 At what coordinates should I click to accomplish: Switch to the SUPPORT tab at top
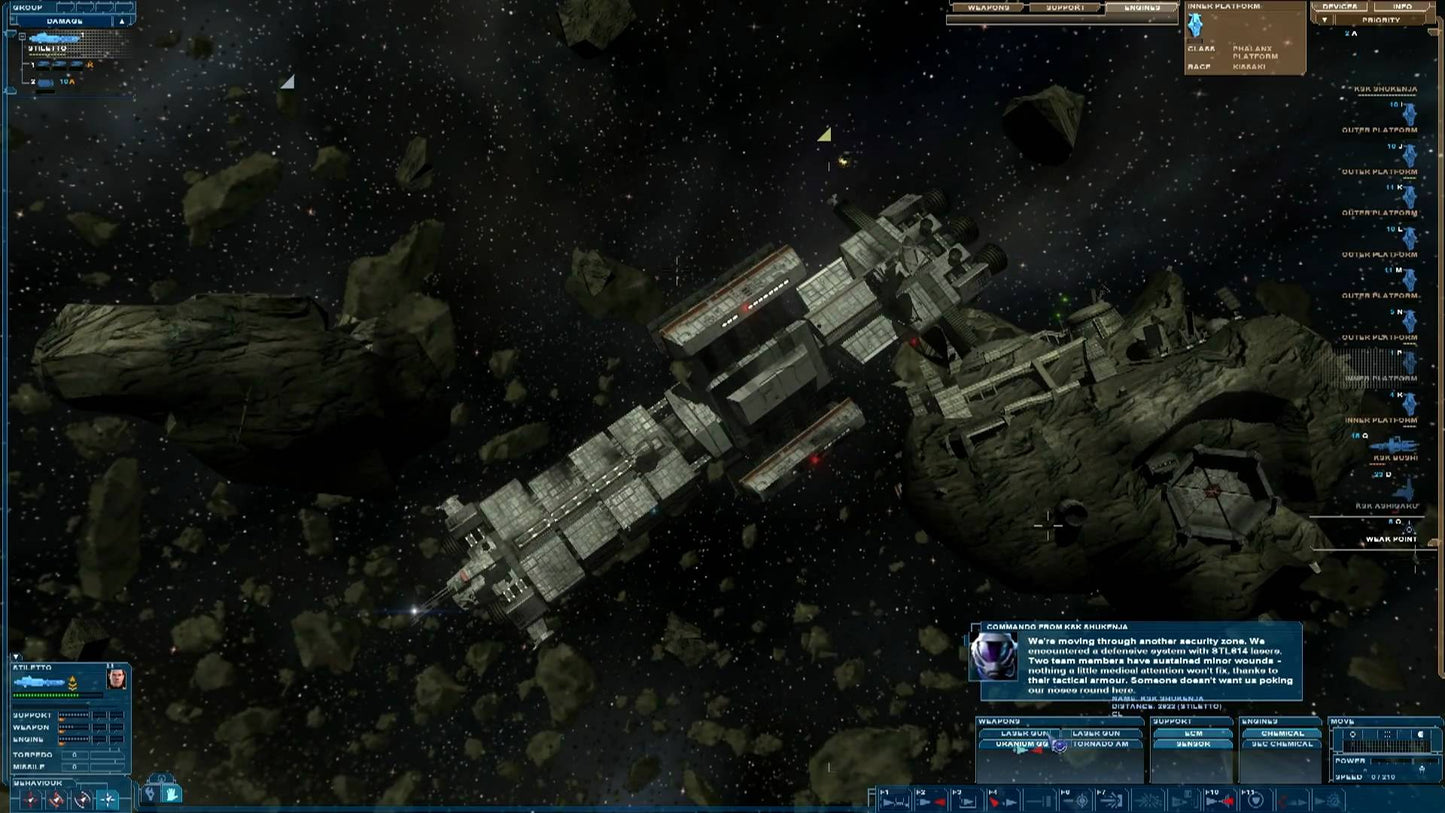1065,7
